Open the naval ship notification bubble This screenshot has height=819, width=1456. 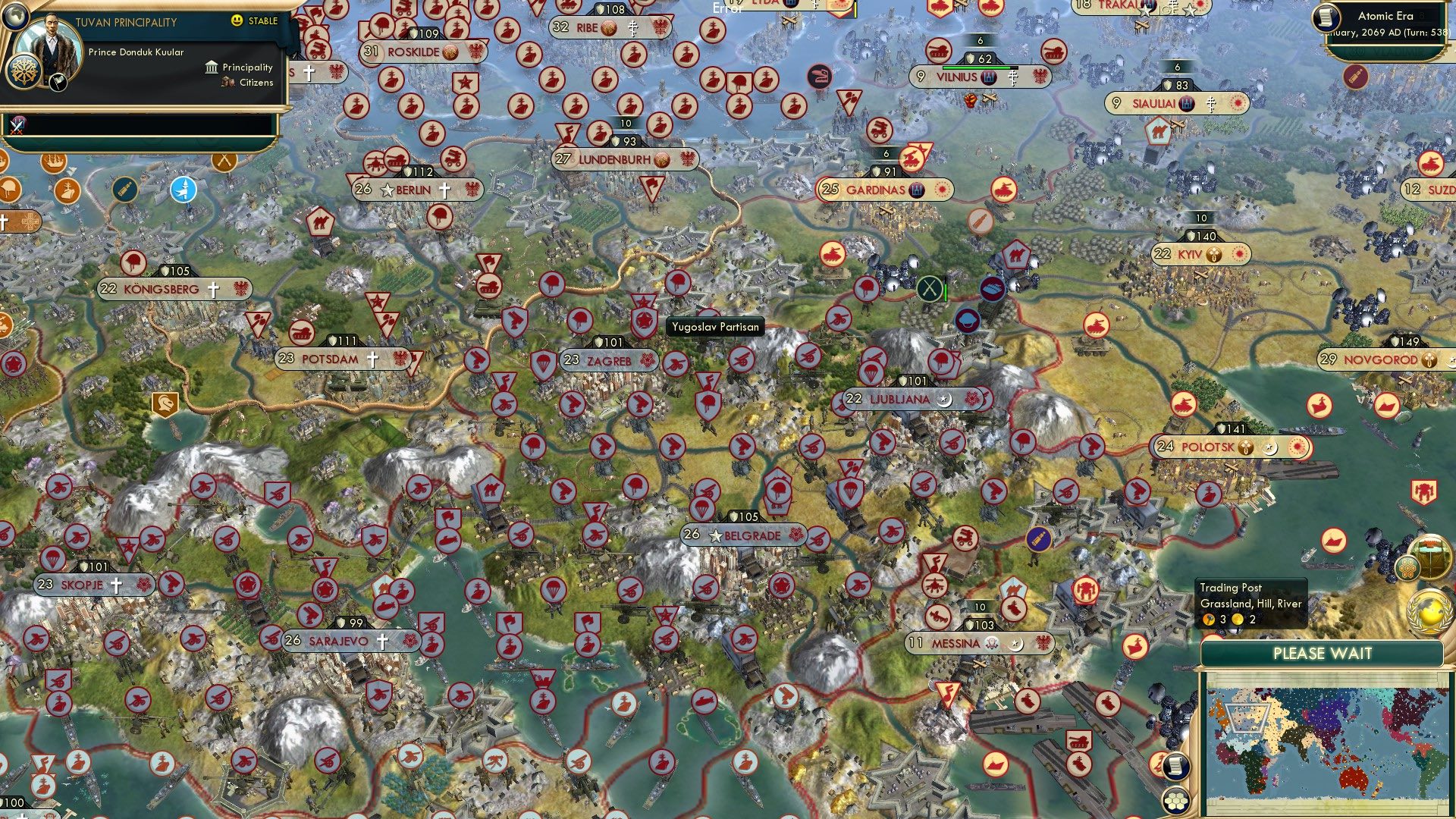pos(52,163)
